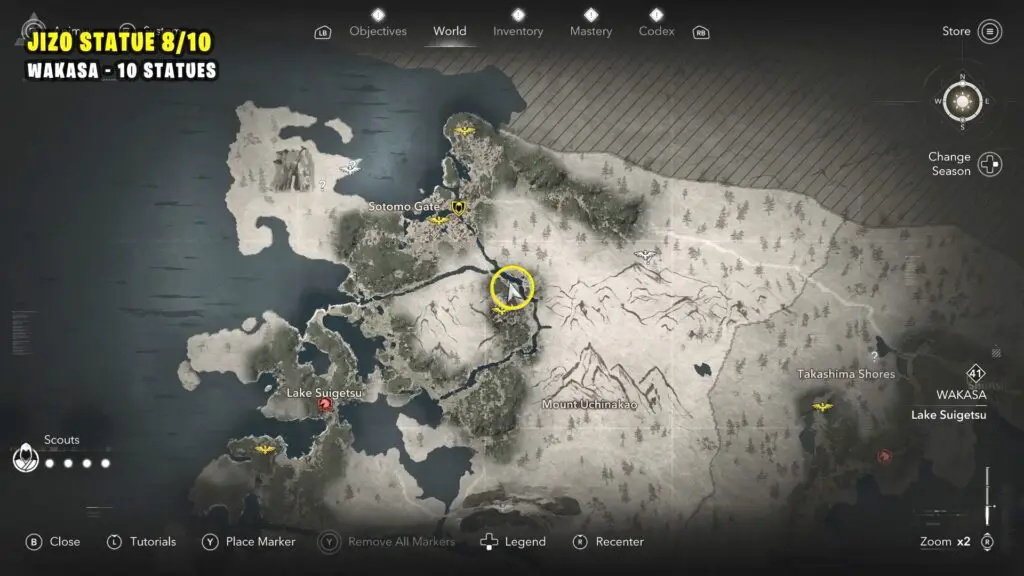The height and width of the screenshot is (576, 1024).
Task: Select the eagle viewpoint below Takashima Shores
Action: [822, 407]
